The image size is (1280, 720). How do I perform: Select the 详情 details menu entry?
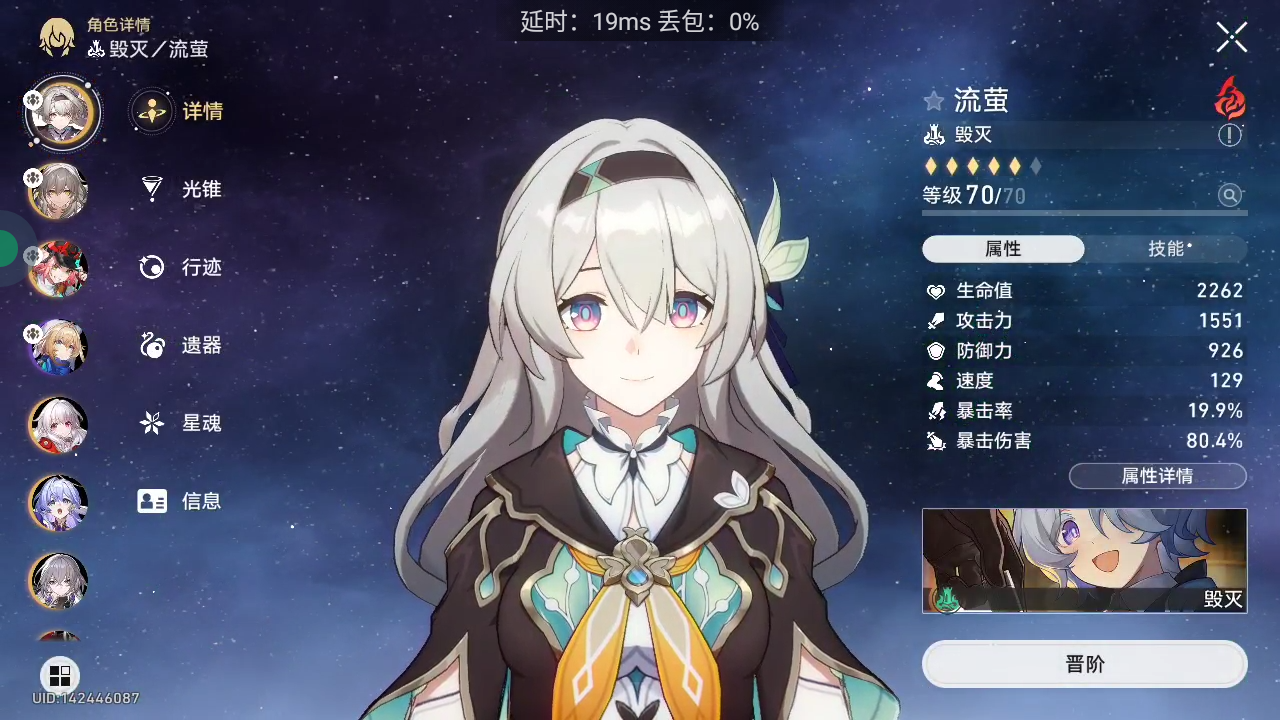coord(182,111)
